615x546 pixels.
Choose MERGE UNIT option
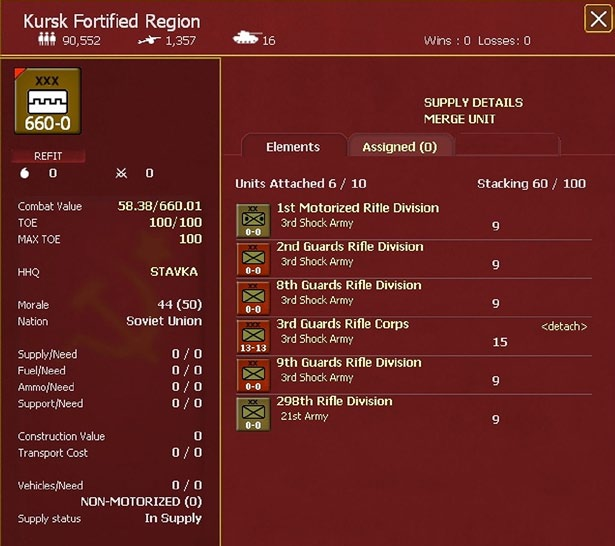coord(460,120)
